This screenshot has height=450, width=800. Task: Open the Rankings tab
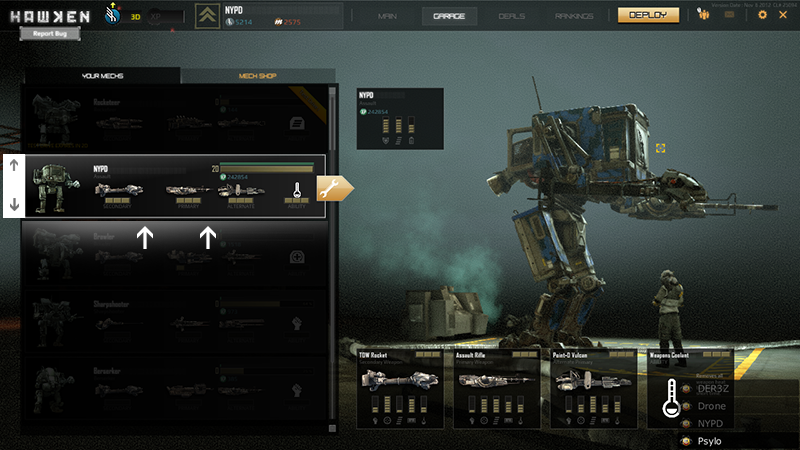coord(574,16)
